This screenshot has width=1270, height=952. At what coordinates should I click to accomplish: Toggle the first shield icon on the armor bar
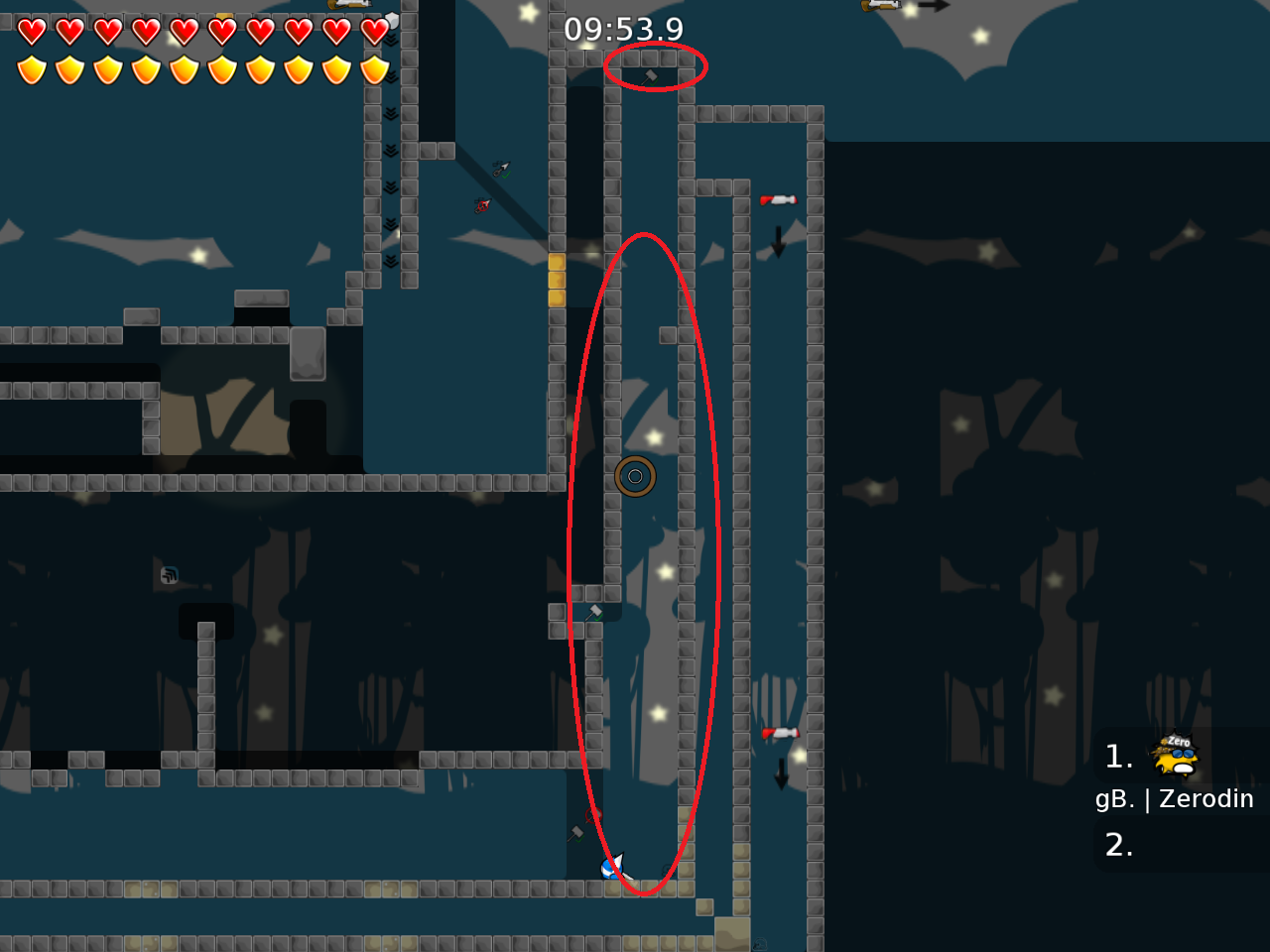pyautogui.click(x=33, y=69)
